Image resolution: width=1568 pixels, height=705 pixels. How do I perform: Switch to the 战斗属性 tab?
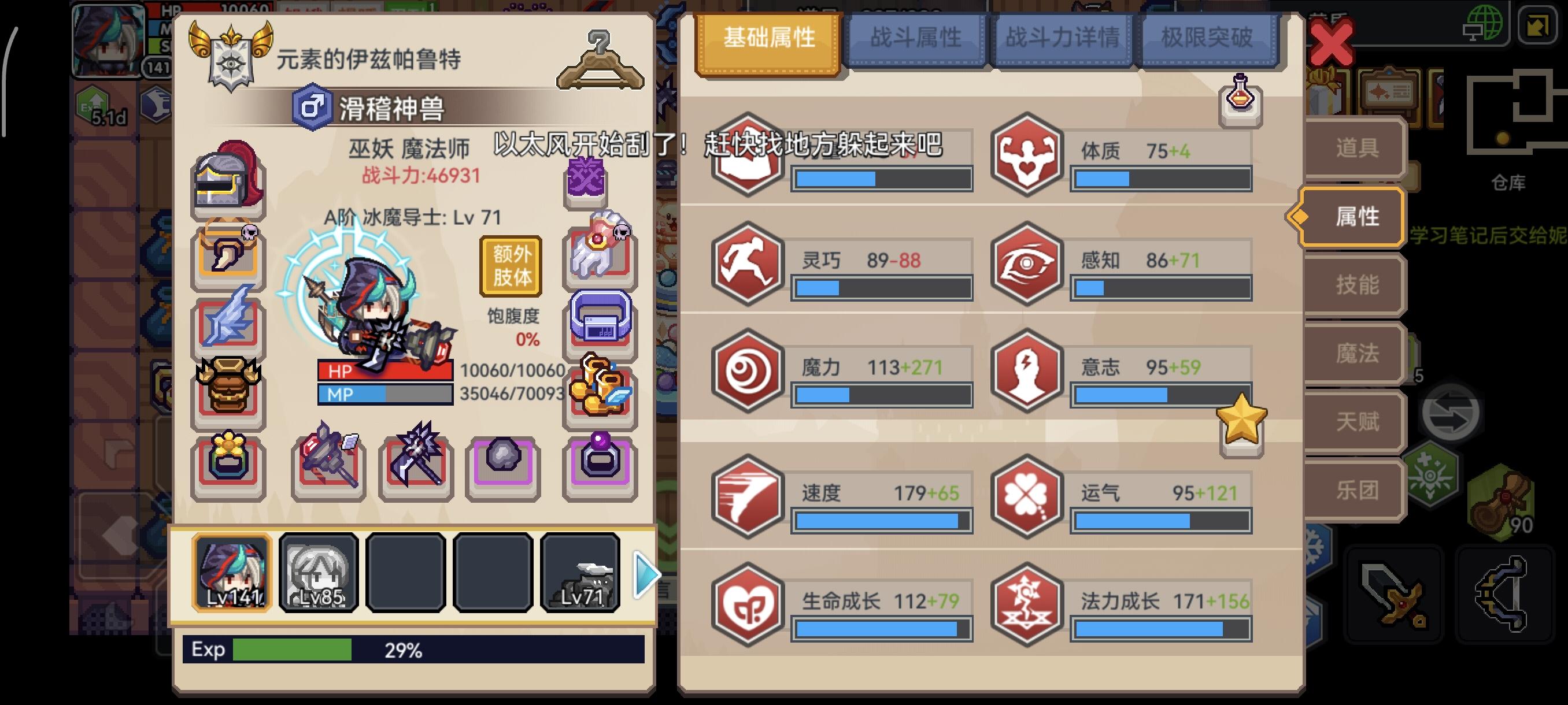coord(916,38)
